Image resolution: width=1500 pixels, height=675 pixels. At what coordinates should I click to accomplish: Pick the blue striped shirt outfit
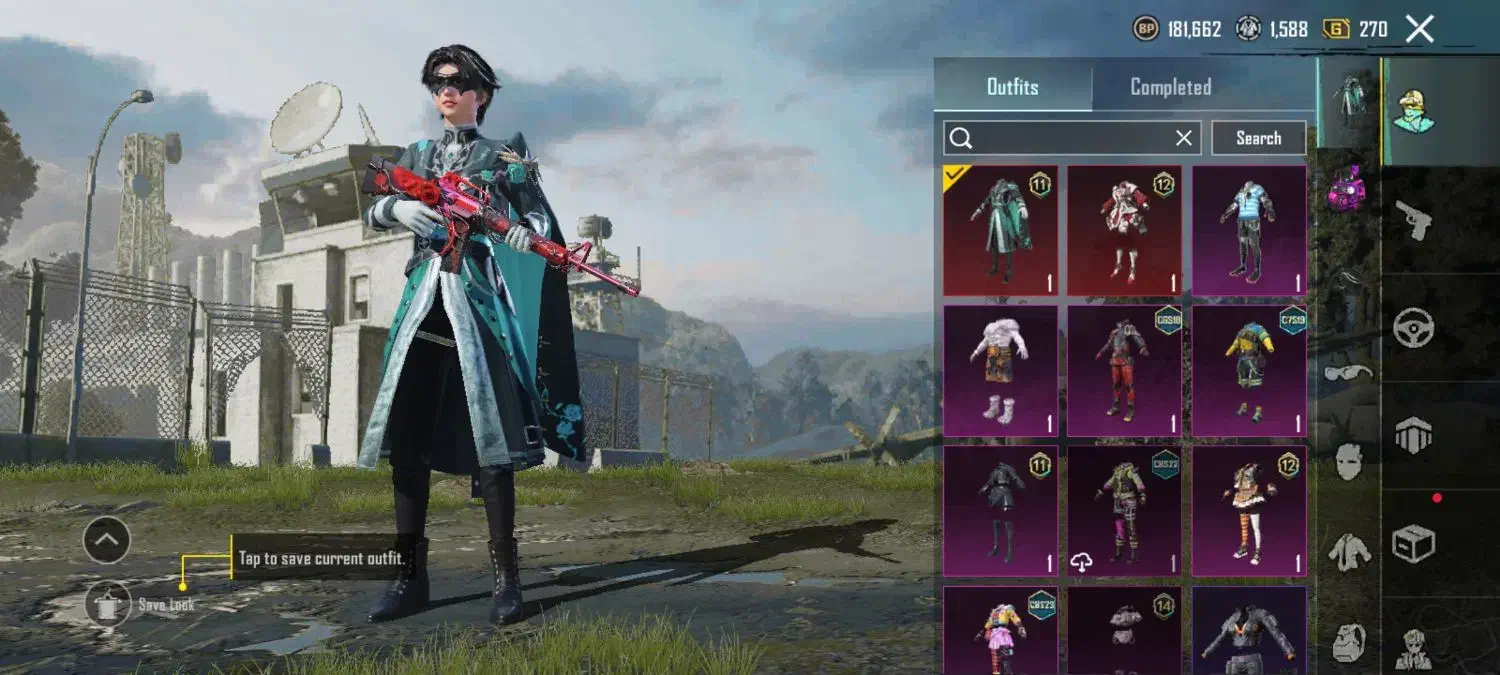tap(1249, 231)
